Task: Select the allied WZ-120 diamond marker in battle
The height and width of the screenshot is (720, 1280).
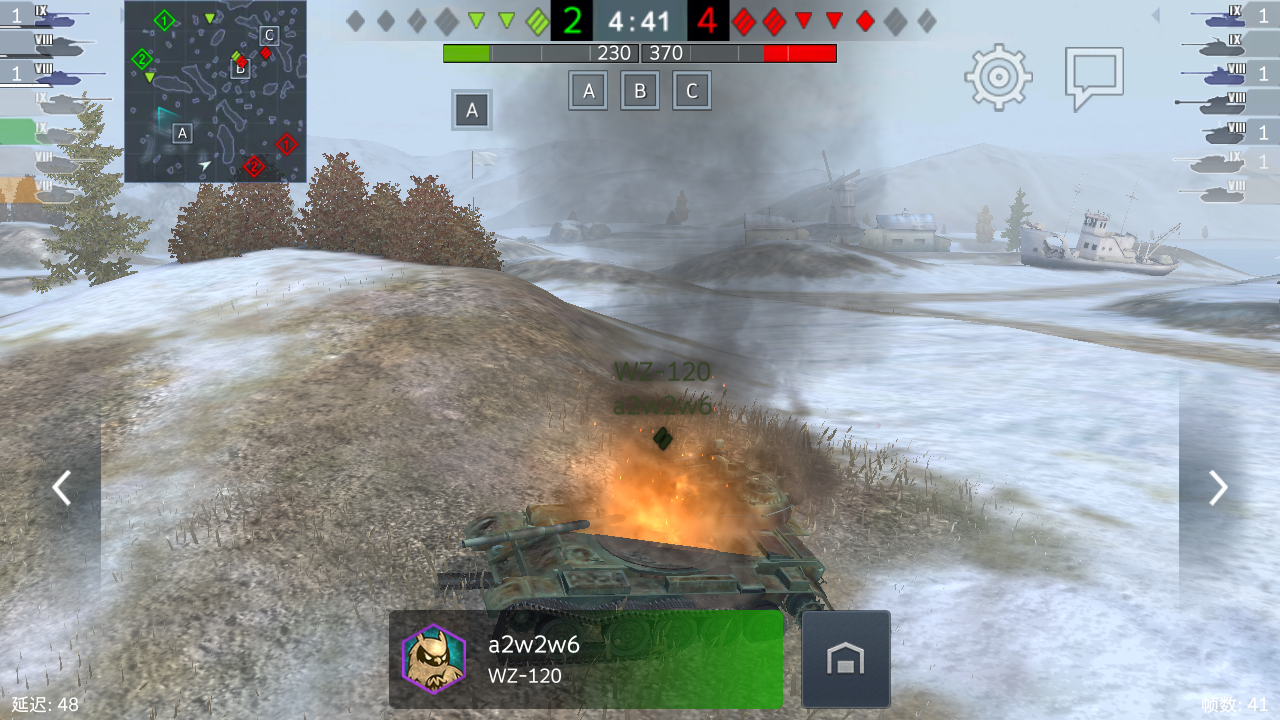Action: pos(661,435)
